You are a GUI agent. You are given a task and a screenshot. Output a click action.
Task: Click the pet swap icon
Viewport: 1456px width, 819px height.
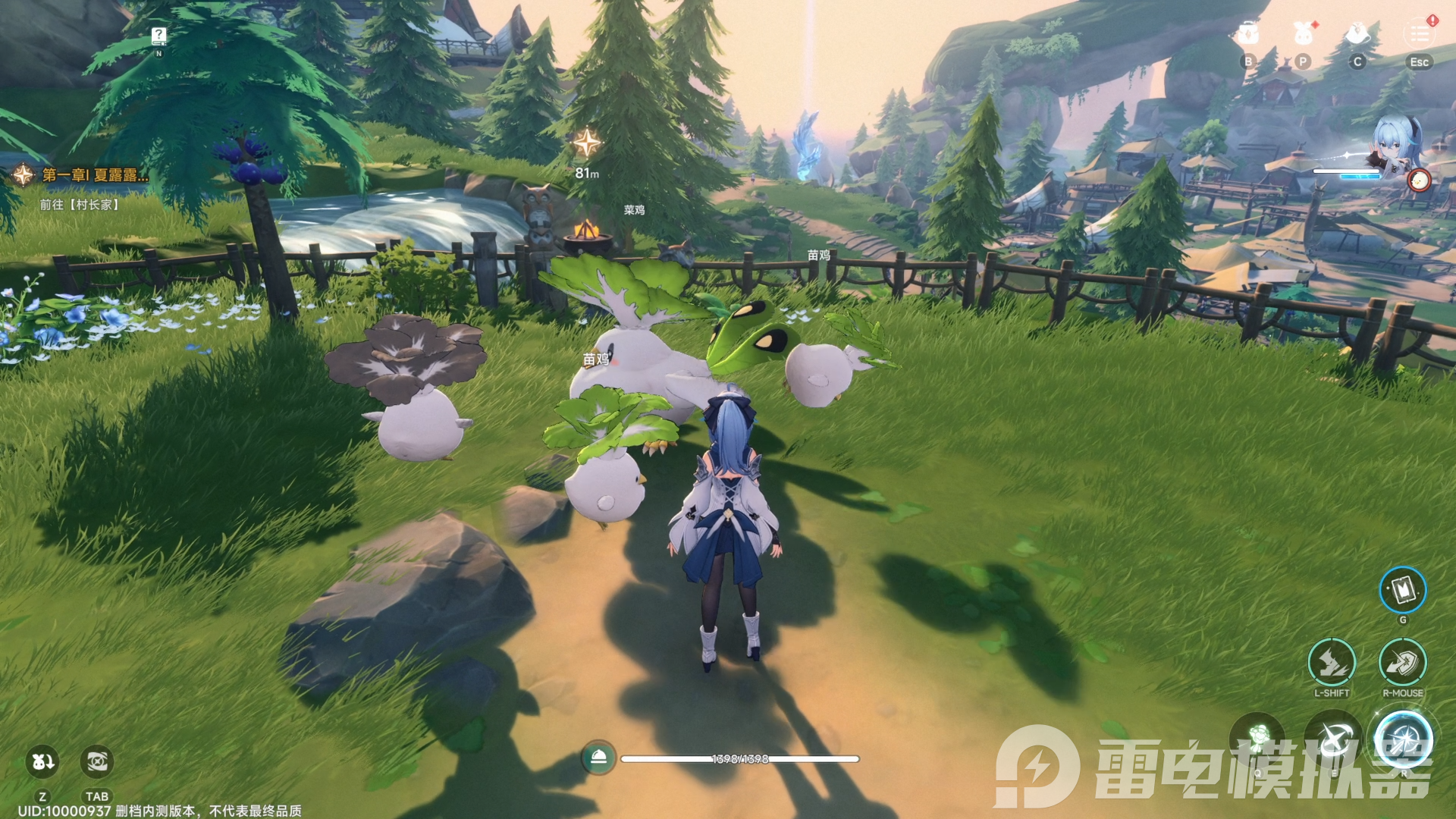42,761
